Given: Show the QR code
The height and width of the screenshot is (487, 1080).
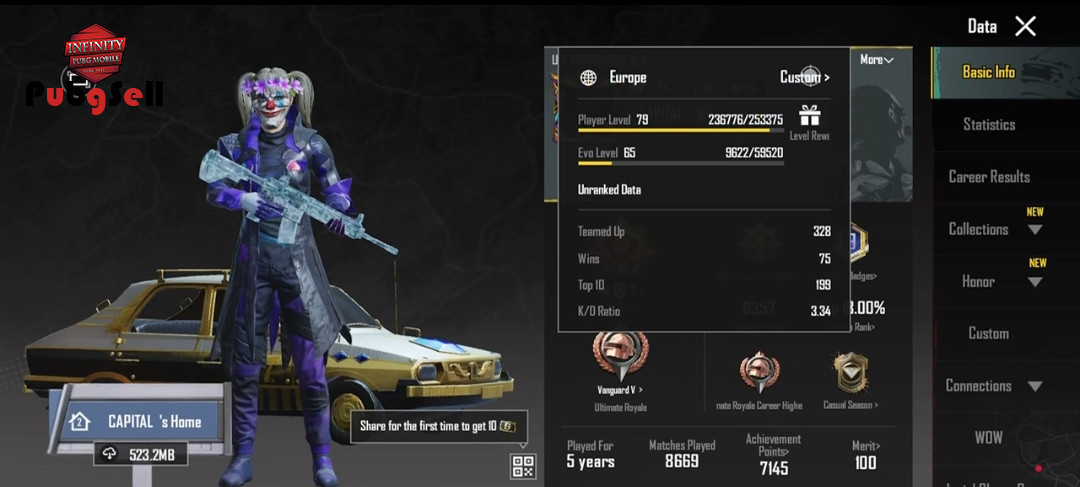Looking at the screenshot, I should 523,466.
